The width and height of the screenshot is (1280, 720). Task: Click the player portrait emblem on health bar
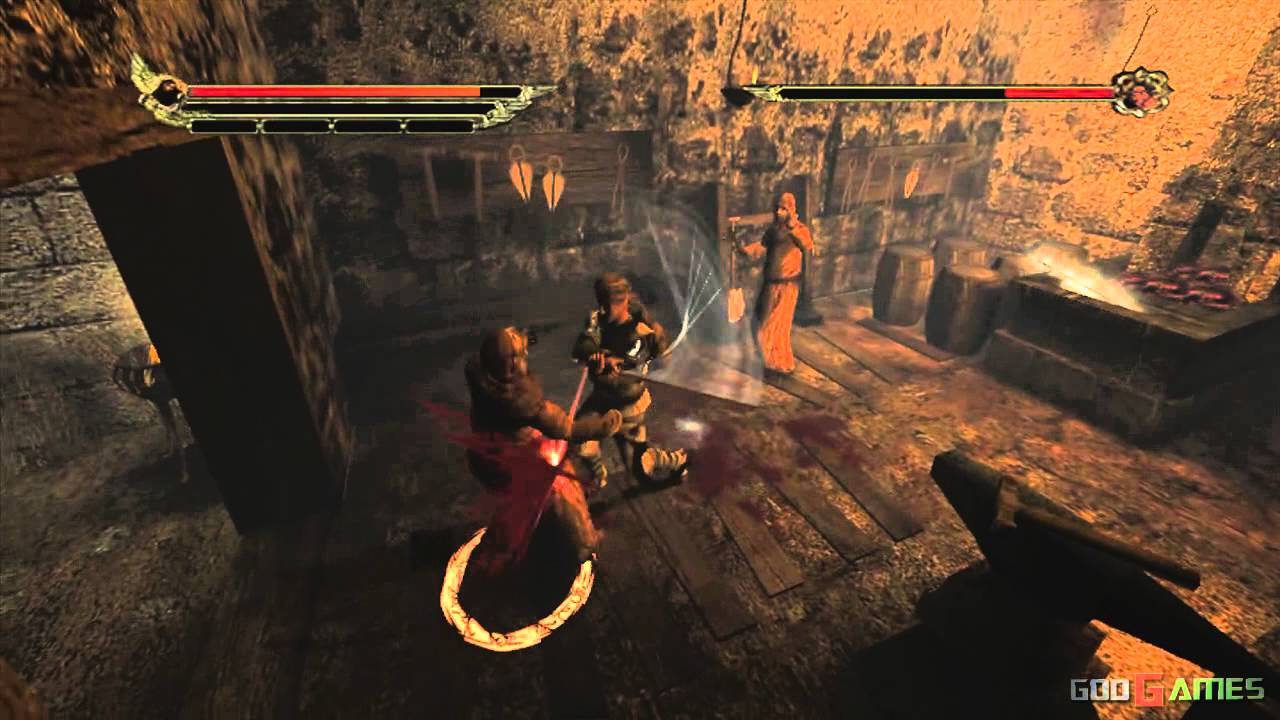(x=168, y=92)
